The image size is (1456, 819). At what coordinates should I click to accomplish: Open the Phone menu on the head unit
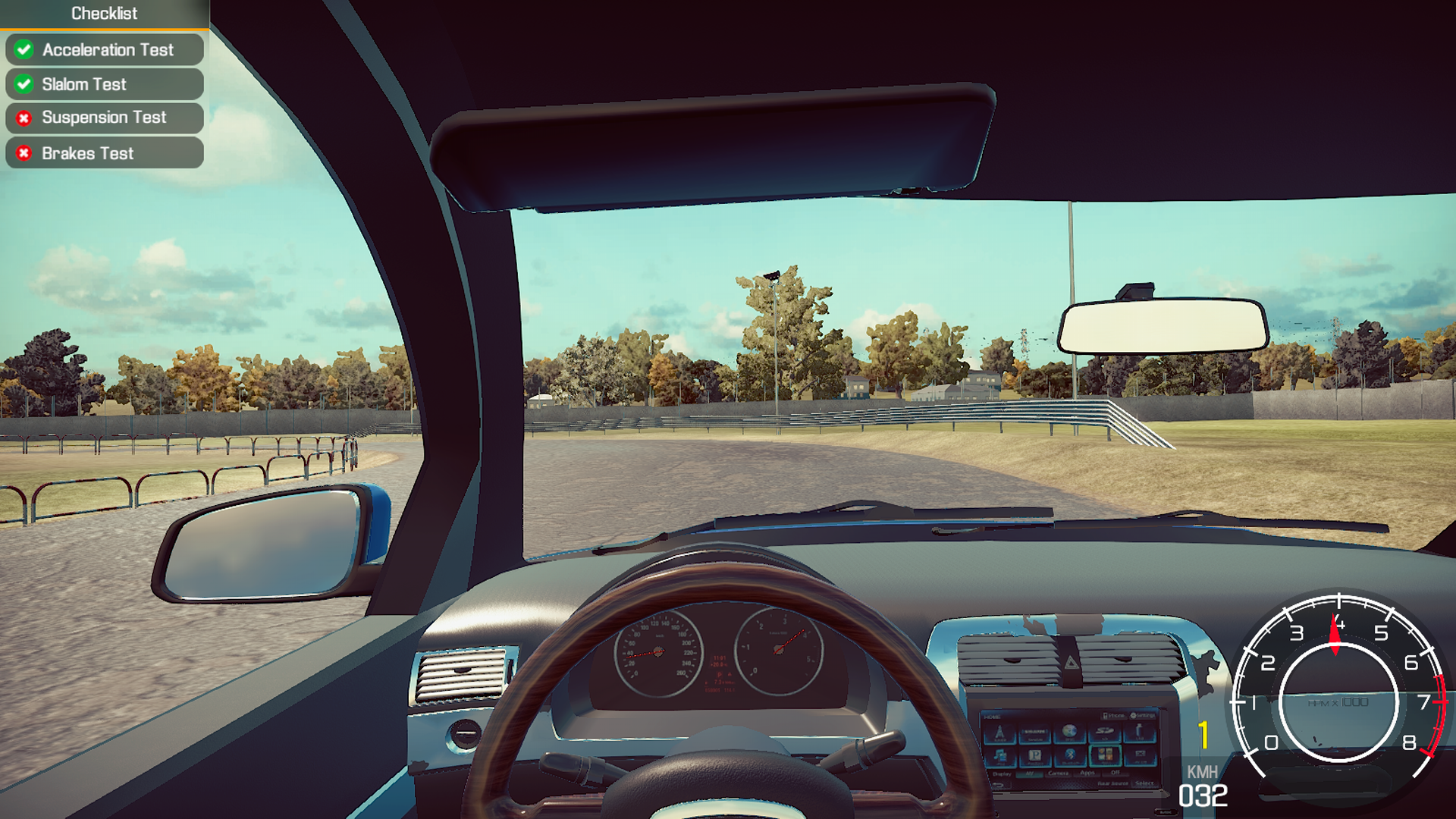pos(1114,715)
